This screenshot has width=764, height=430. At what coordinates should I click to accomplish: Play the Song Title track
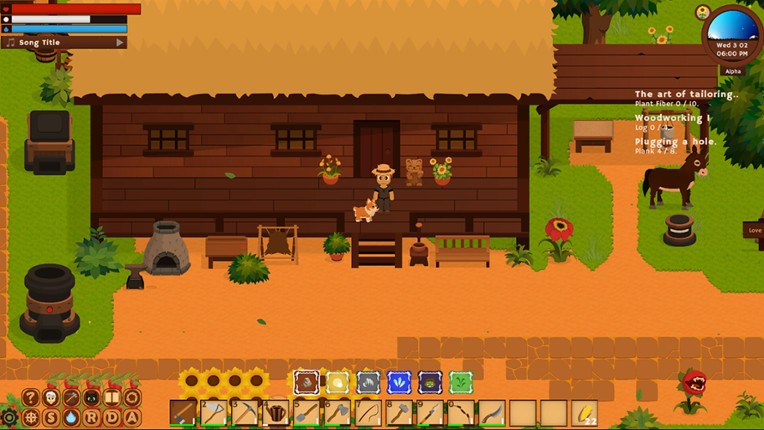point(120,43)
